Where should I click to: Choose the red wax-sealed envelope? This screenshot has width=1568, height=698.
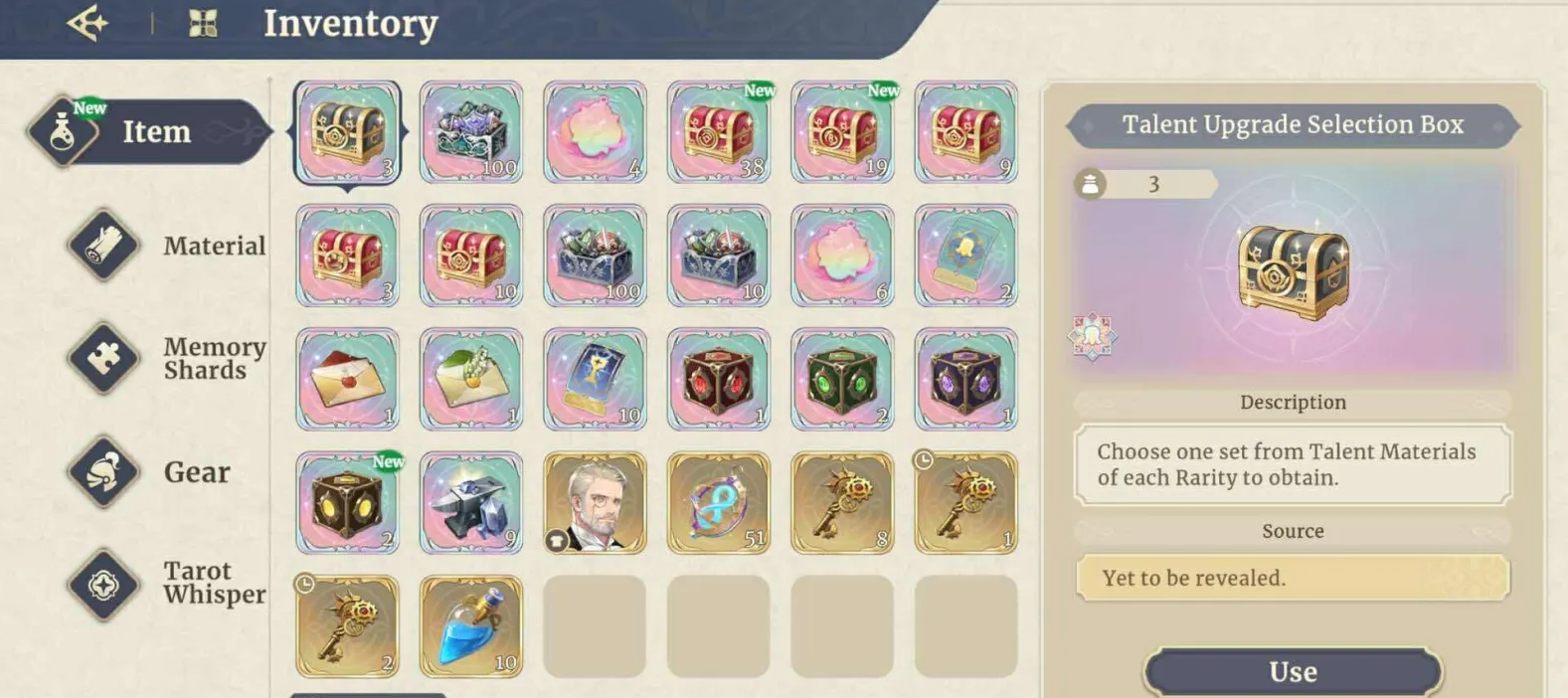point(348,380)
